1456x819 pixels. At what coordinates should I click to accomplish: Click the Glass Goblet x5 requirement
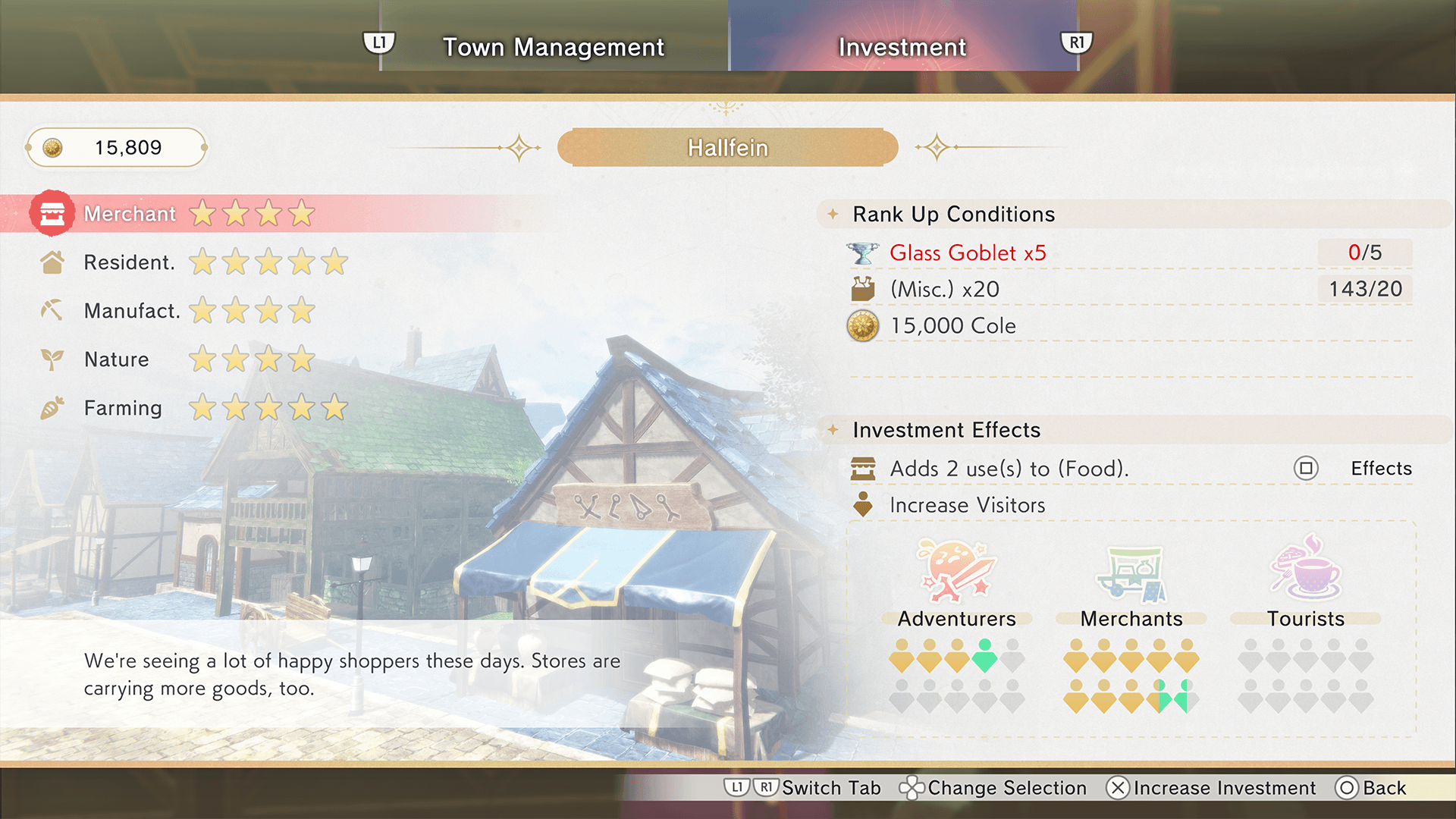click(968, 253)
